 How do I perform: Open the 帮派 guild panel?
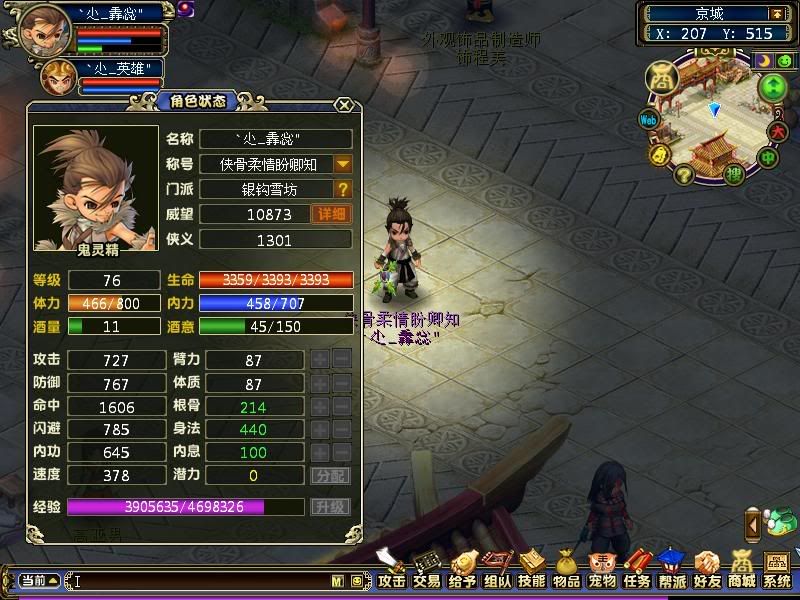(672, 571)
